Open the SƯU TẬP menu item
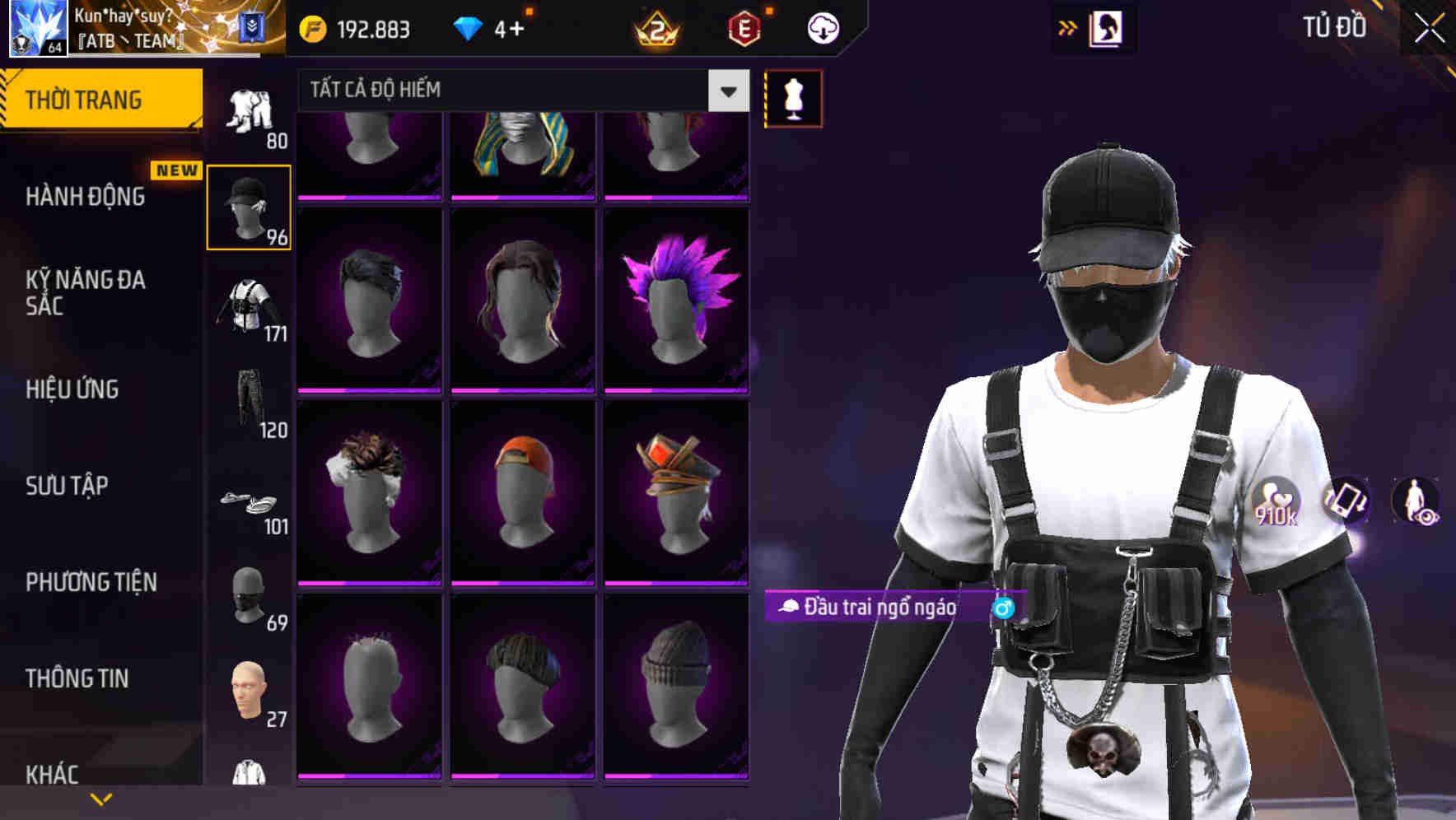Image resolution: width=1456 pixels, height=820 pixels. tap(66, 487)
